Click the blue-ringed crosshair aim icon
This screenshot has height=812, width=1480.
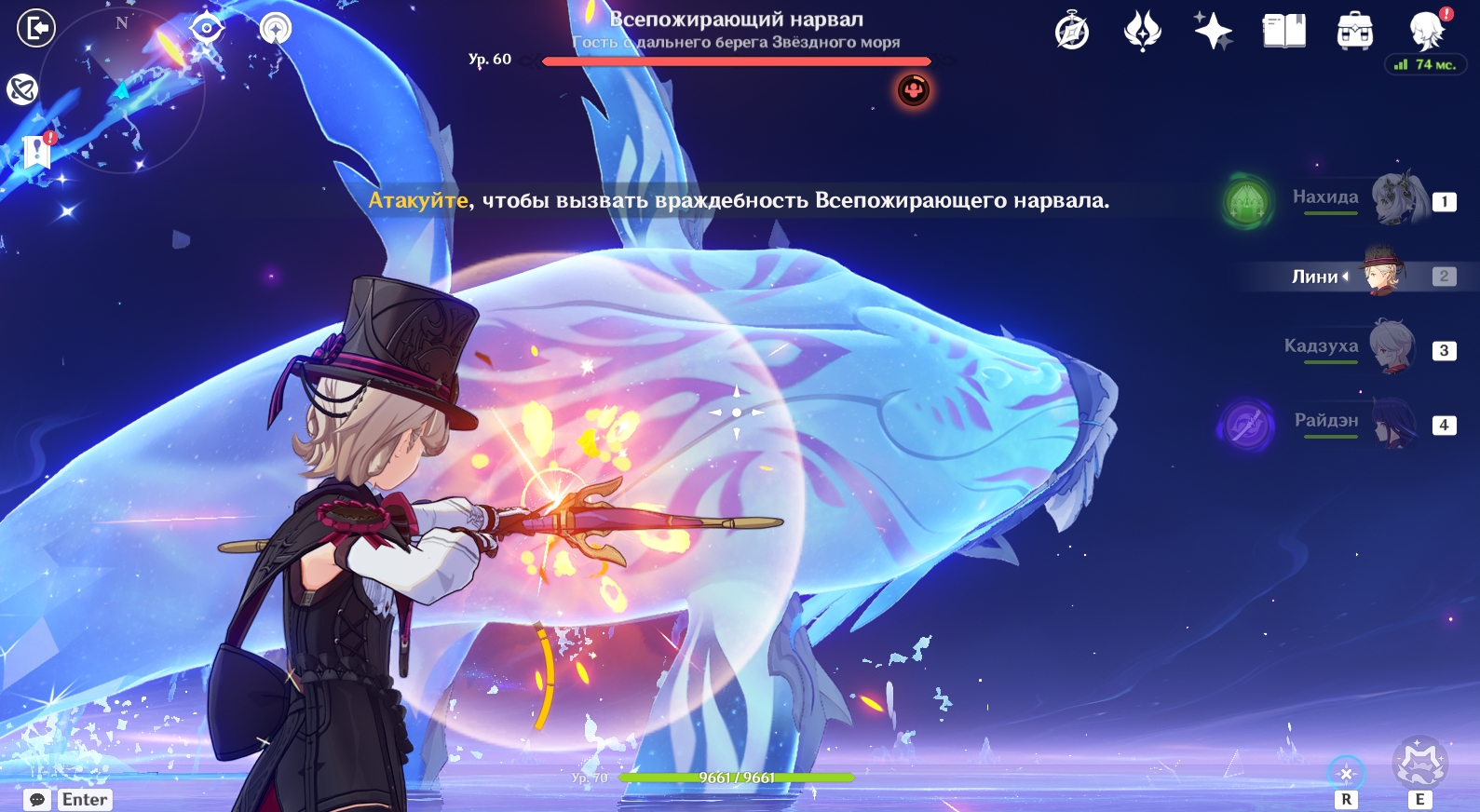click(x=1346, y=772)
